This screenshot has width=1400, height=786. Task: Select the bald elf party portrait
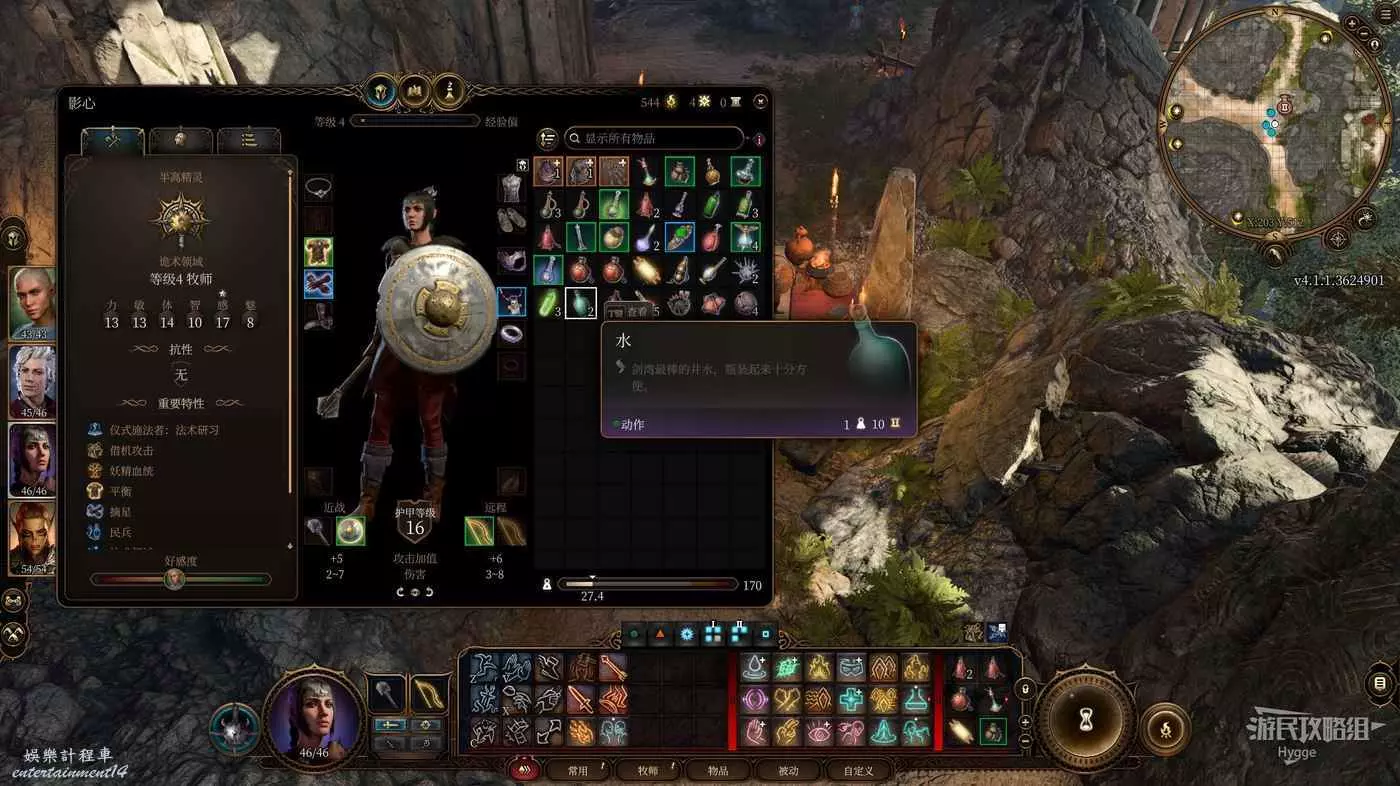tap(32, 303)
